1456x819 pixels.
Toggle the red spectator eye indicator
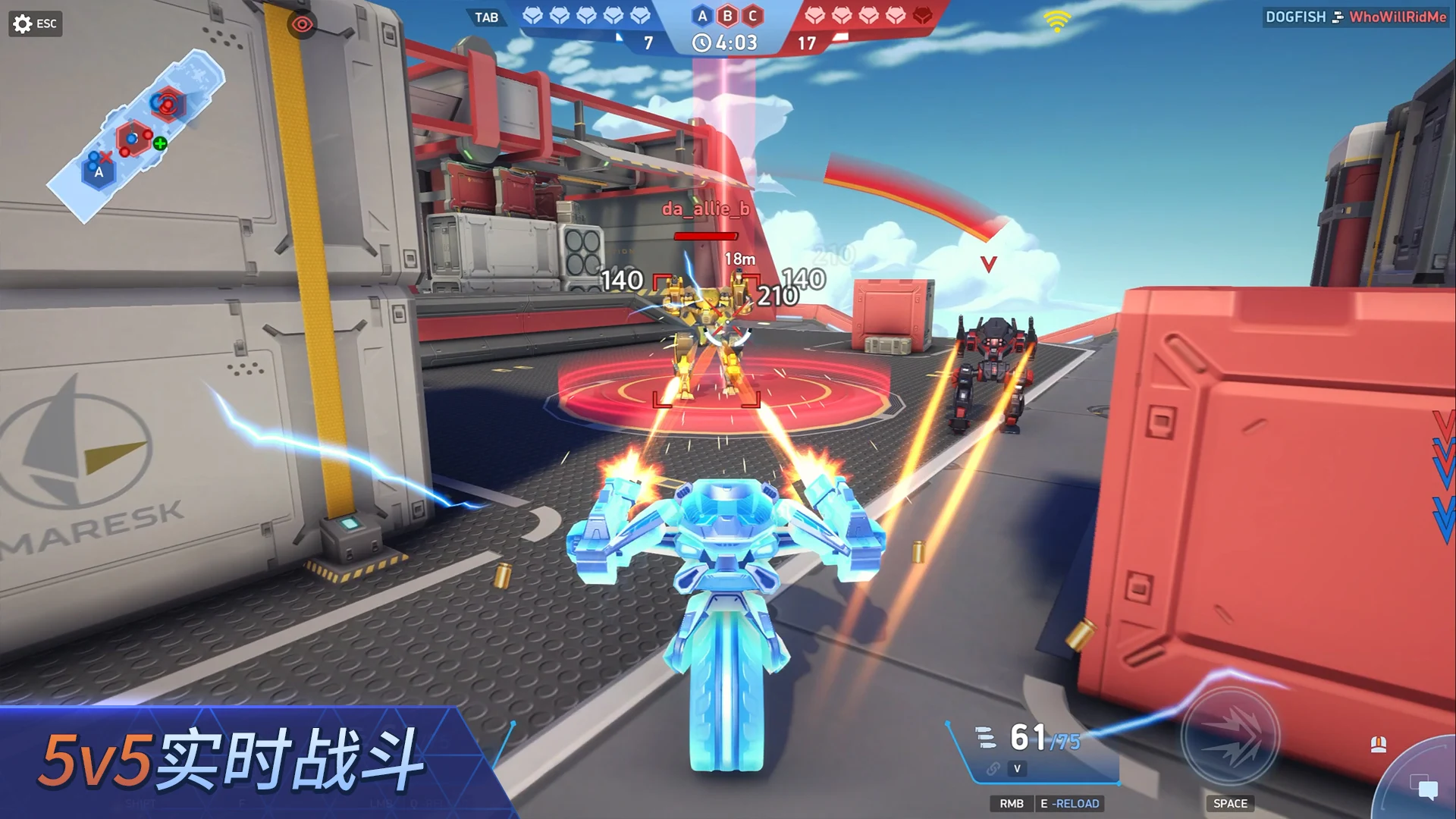tap(303, 24)
